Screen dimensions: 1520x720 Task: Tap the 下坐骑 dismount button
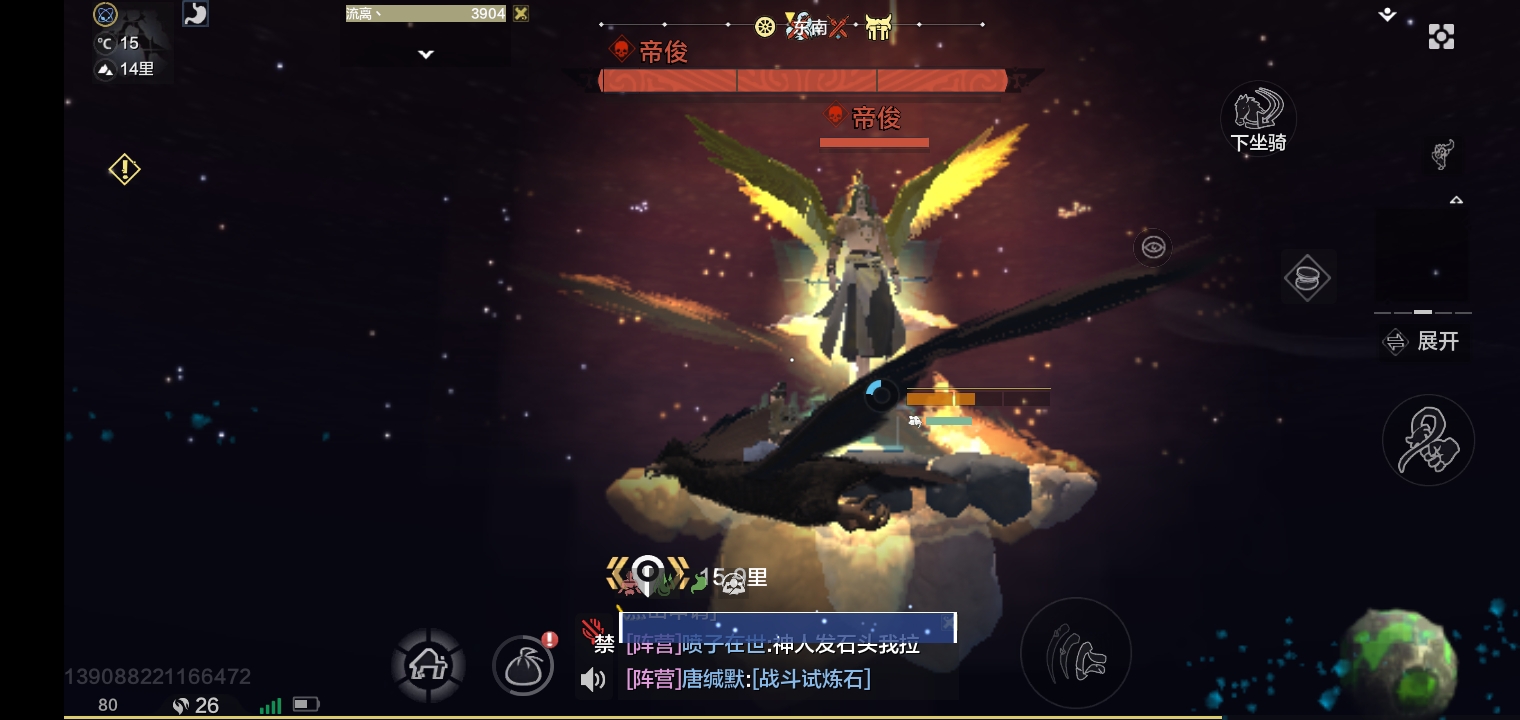click(1258, 120)
